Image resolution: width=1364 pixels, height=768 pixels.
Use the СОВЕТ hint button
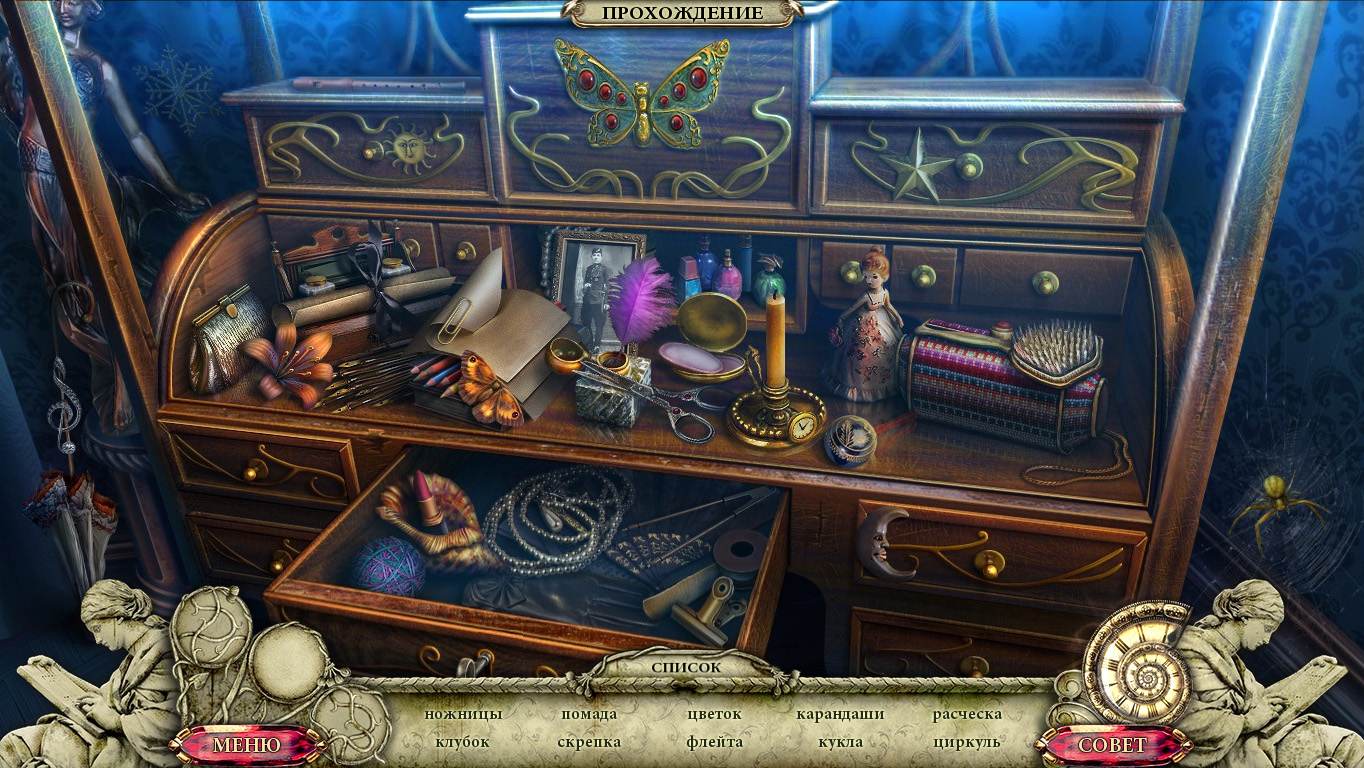1113,745
